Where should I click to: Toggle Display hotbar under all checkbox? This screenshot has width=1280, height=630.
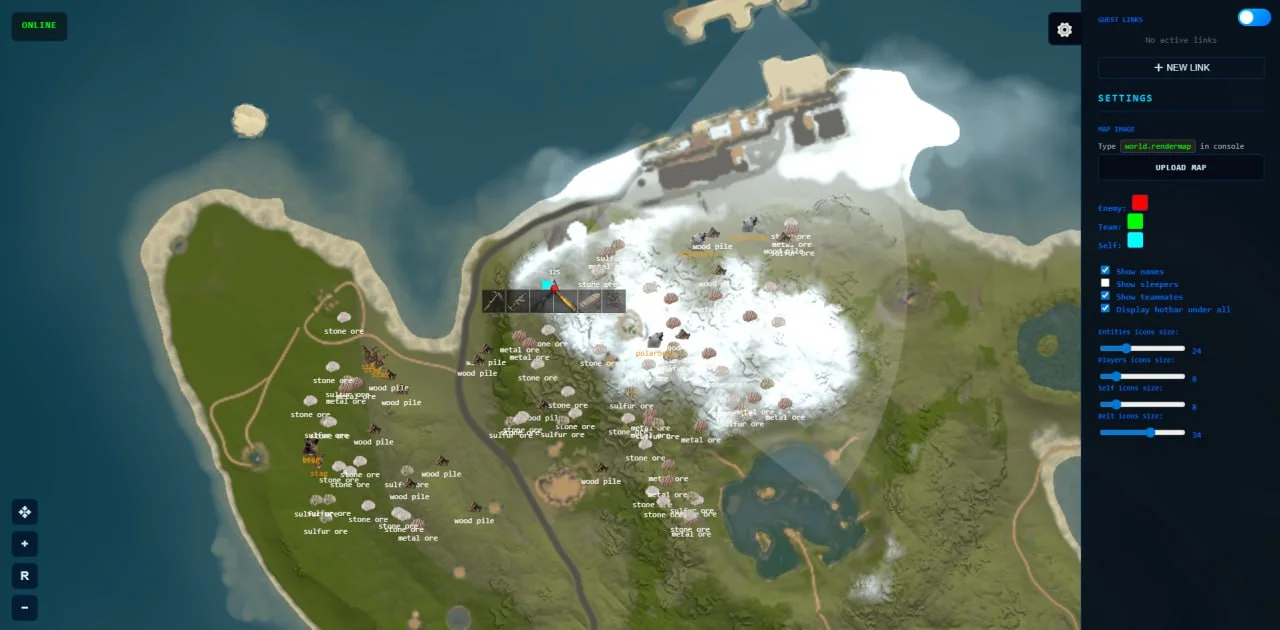pos(1105,308)
